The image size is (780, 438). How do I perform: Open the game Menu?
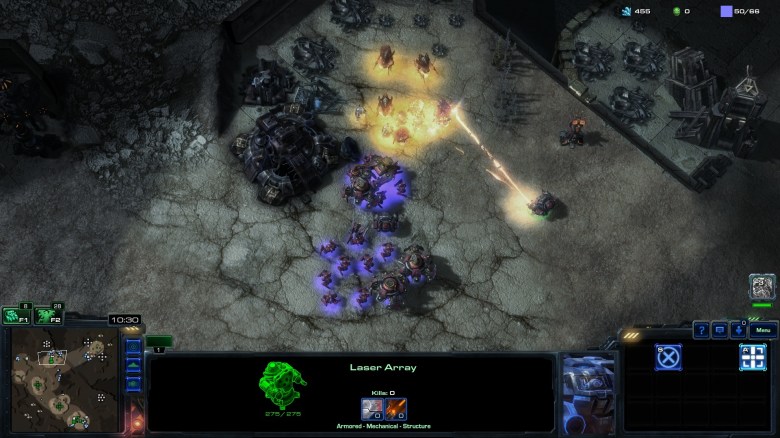coord(763,330)
